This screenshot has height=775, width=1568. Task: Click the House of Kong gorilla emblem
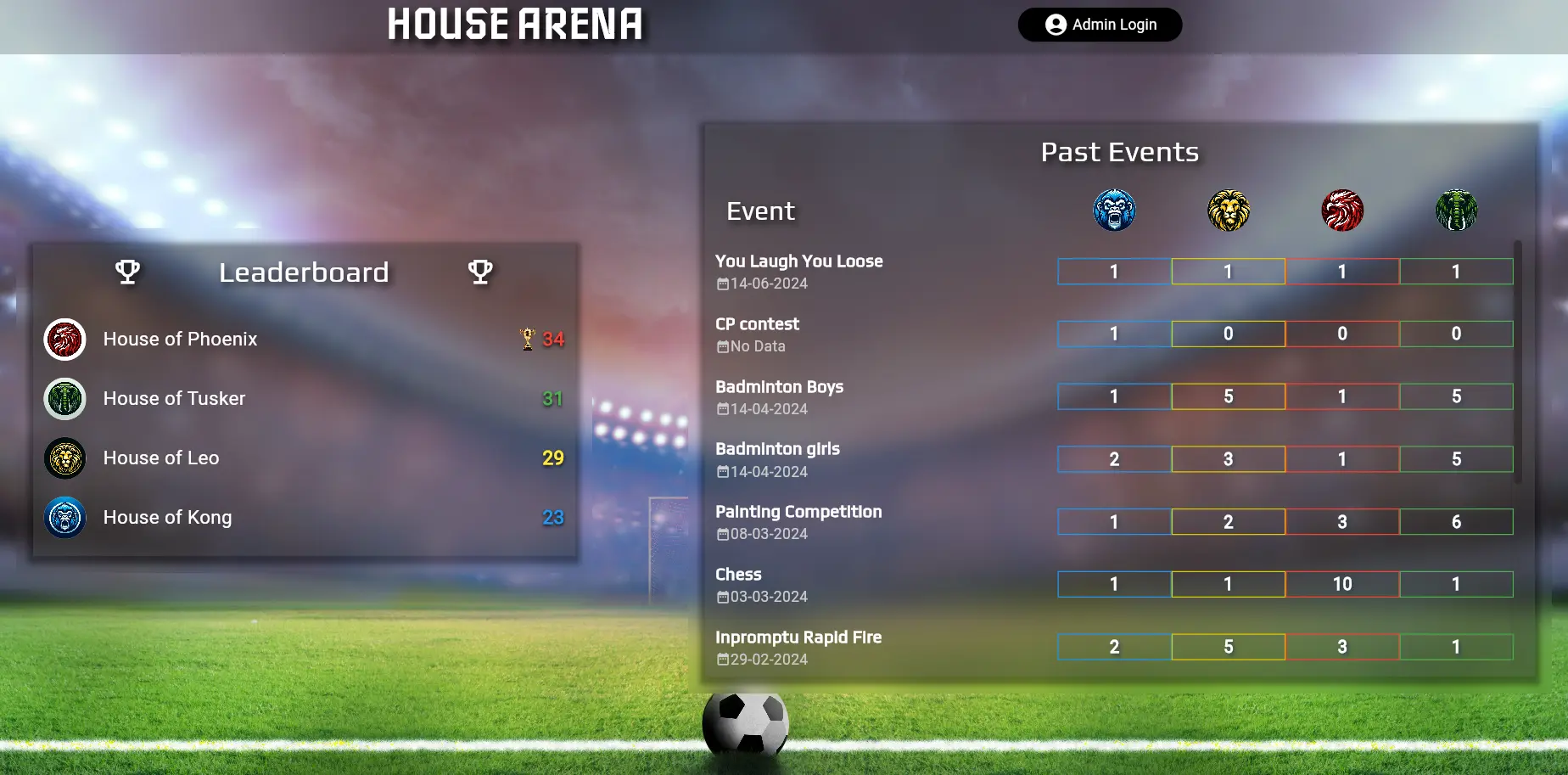(64, 518)
